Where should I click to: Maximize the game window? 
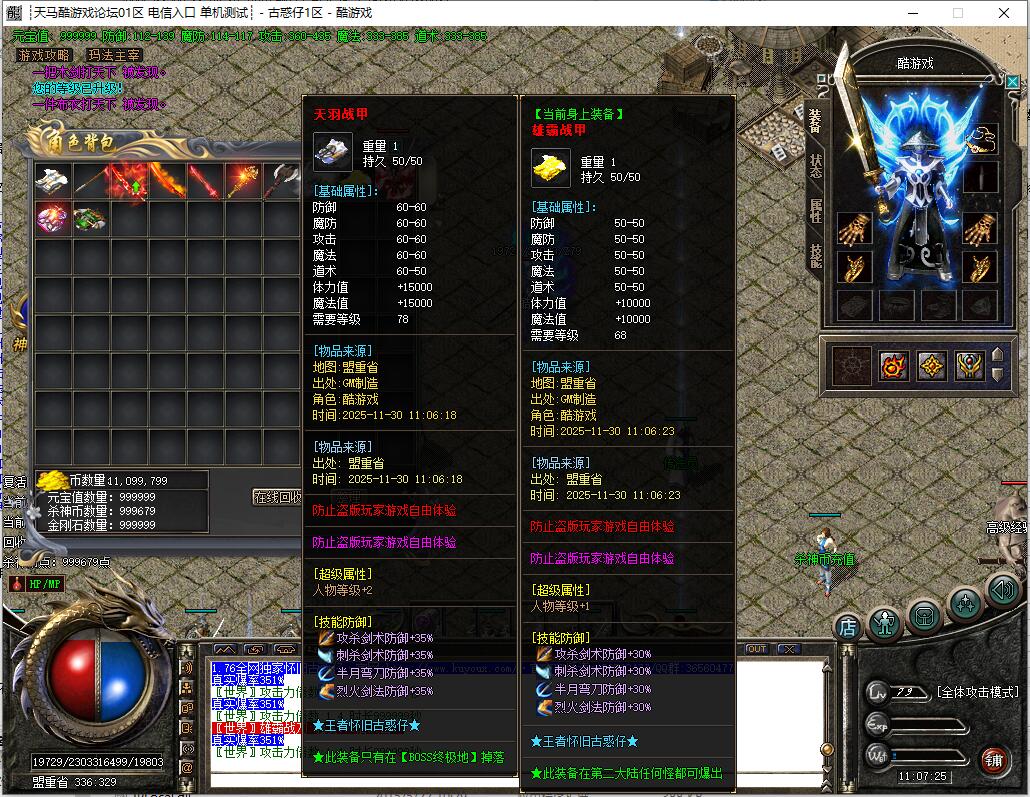click(958, 13)
